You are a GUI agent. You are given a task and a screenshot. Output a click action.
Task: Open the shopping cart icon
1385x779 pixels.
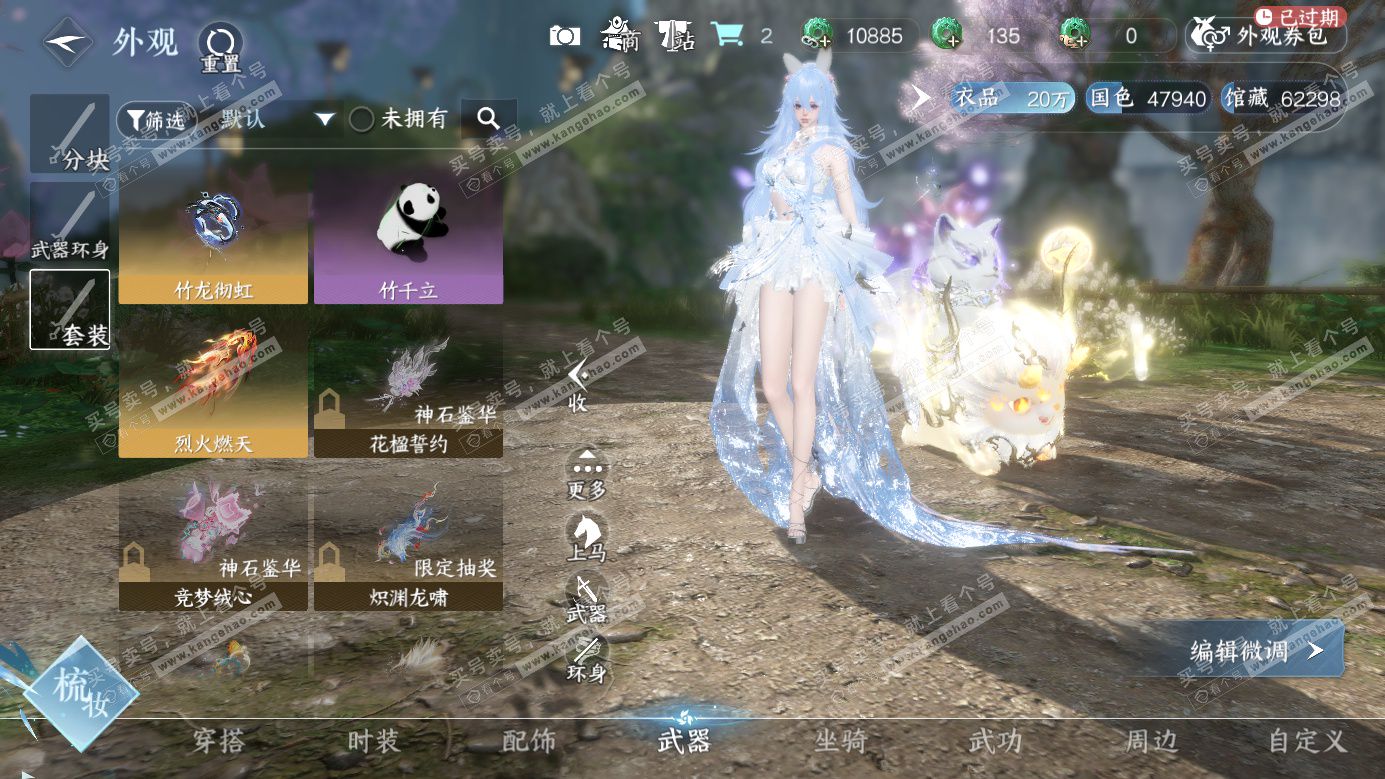tap(728, 36)
